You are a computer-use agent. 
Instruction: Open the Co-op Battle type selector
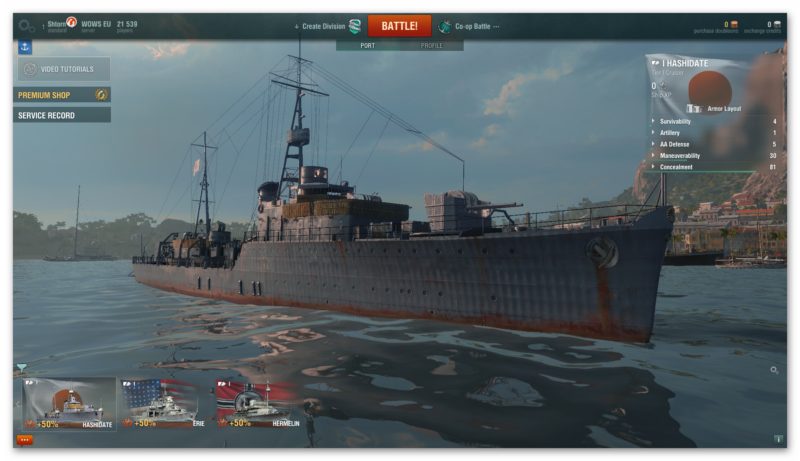(x=470, y=26)
